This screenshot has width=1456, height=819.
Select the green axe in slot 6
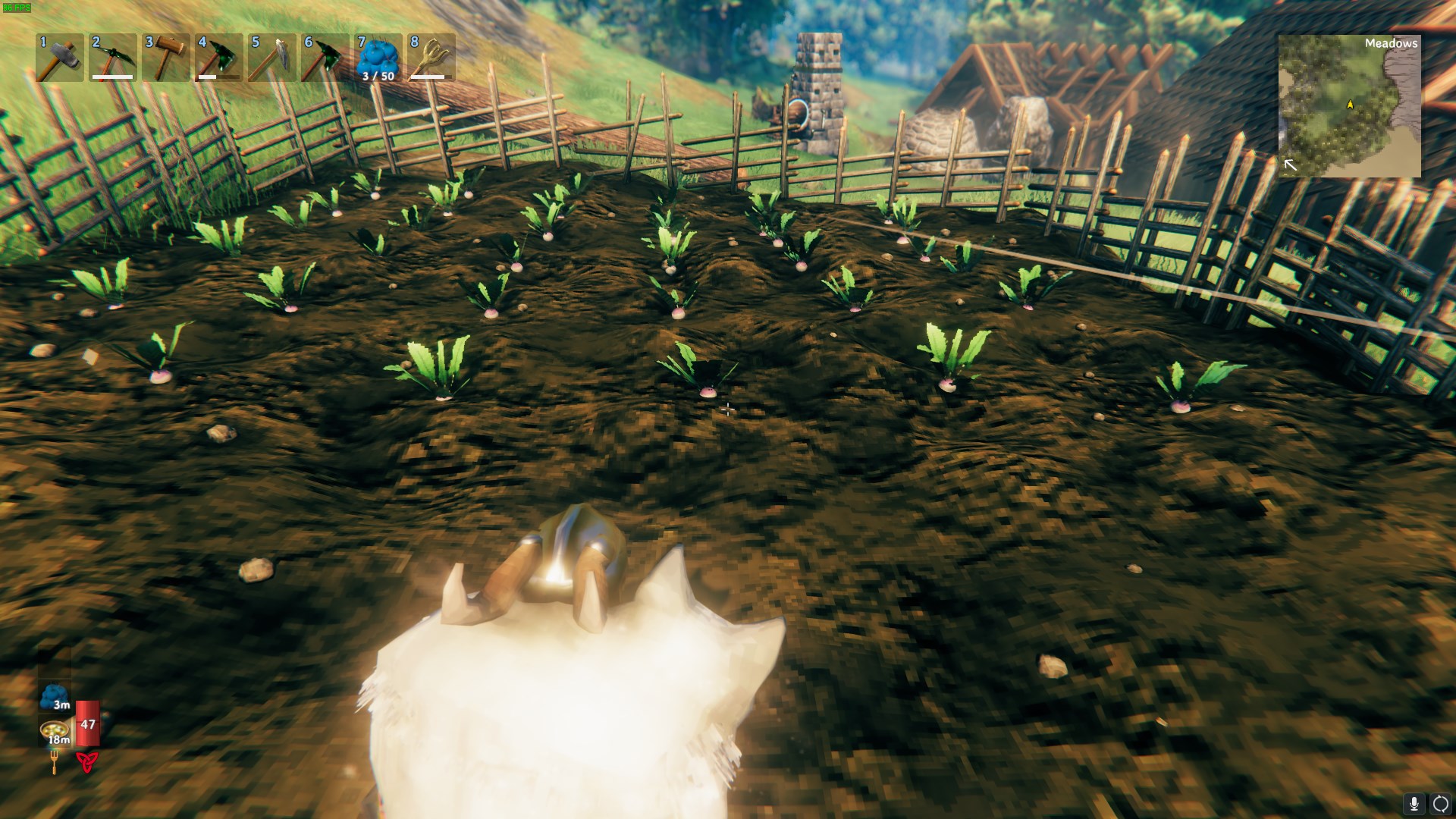click(325, 58)
